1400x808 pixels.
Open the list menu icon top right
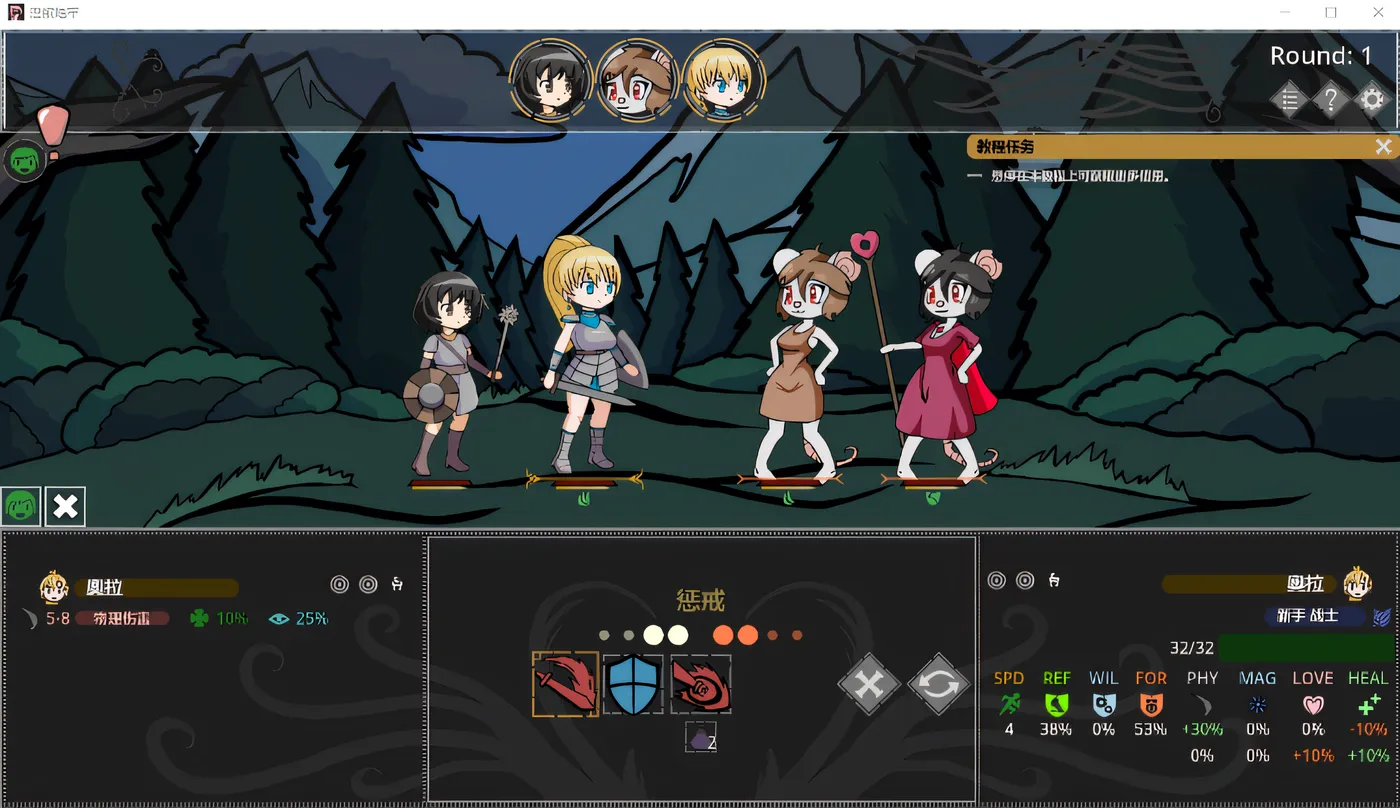point(1289,99)
